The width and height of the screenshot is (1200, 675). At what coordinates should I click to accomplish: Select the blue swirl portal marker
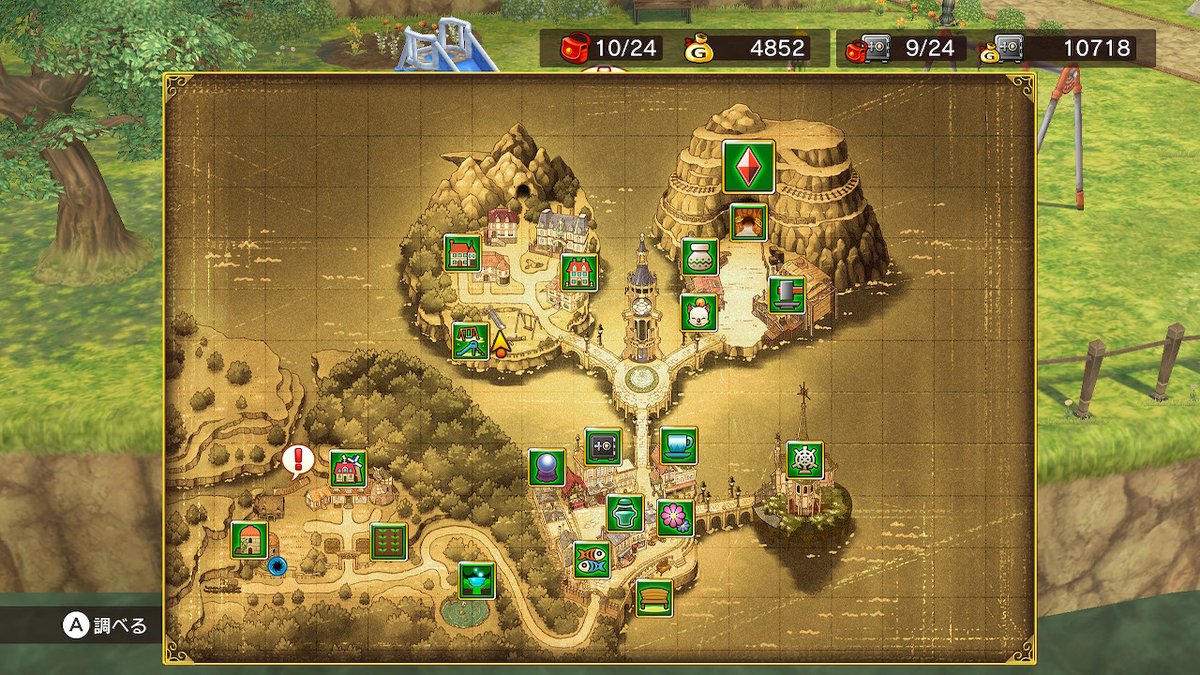277,566
